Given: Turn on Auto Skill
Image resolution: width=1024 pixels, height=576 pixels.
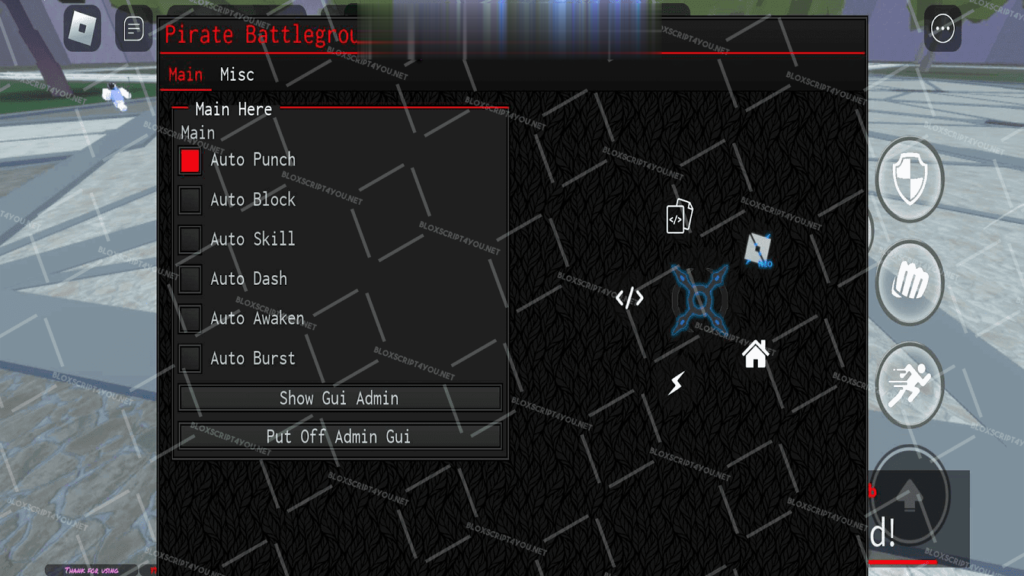Looking at the screenshot, I should [190, 239].
